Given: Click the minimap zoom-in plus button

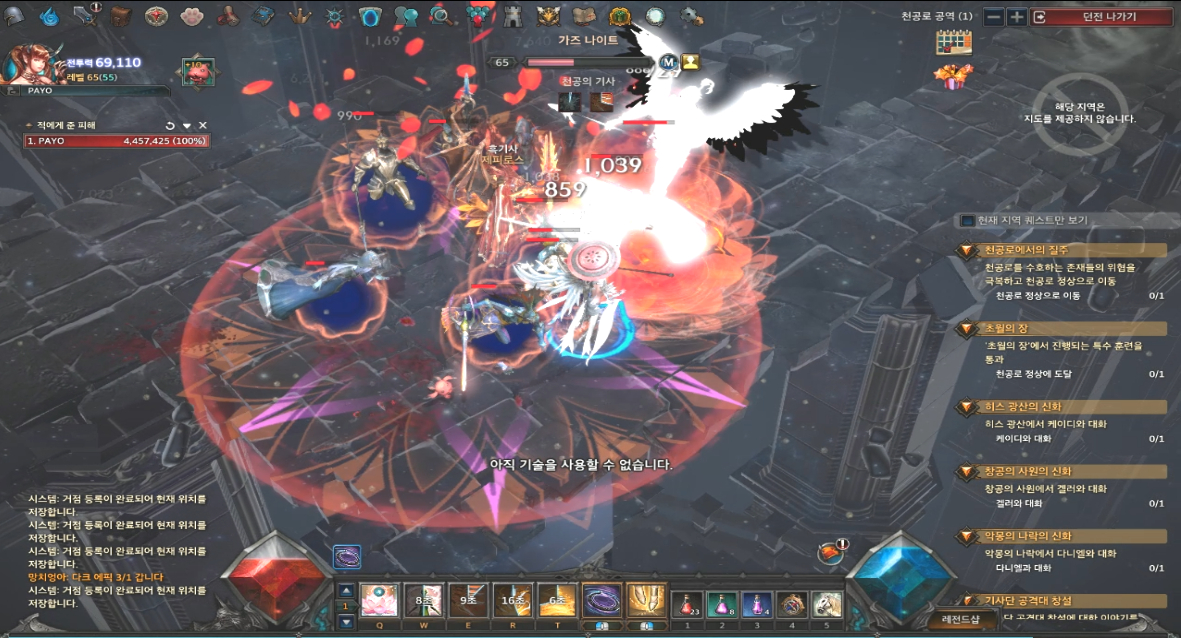Looking at the screenshot, I should pos(1016,17).
